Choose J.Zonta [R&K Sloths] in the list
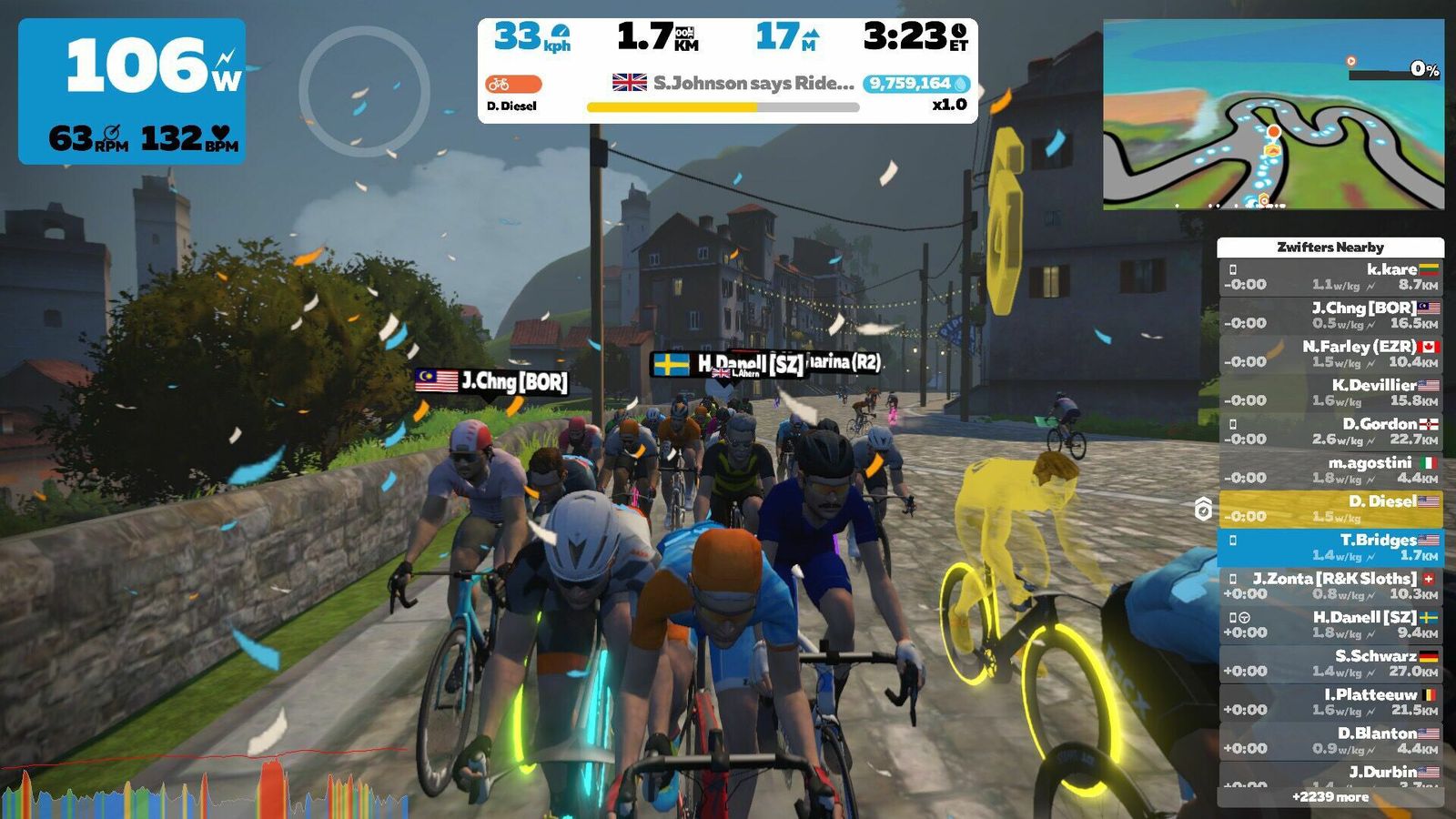 tap(1330, 586)
